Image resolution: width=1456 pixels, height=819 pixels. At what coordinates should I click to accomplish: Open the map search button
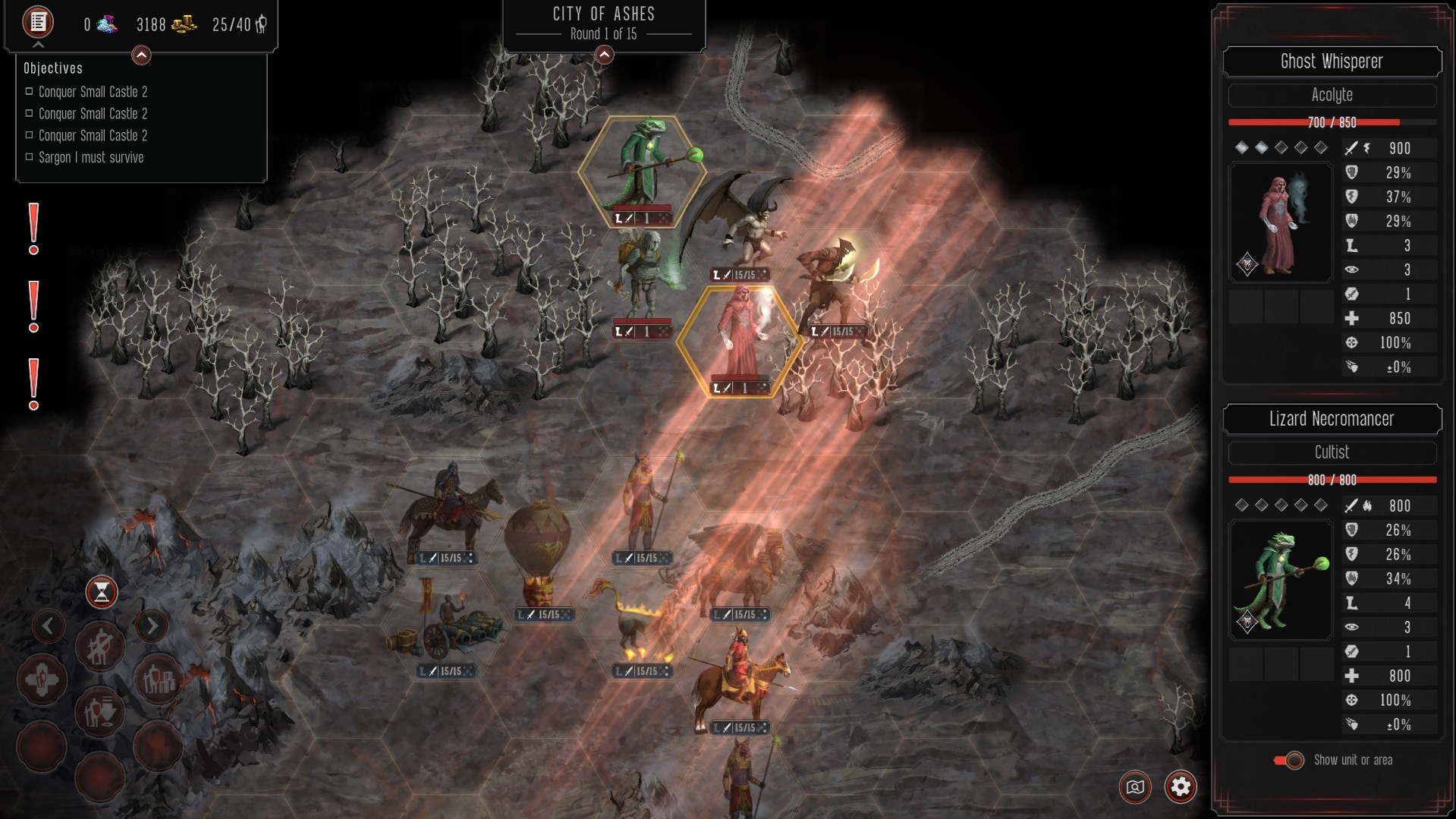pos(1135,786)
